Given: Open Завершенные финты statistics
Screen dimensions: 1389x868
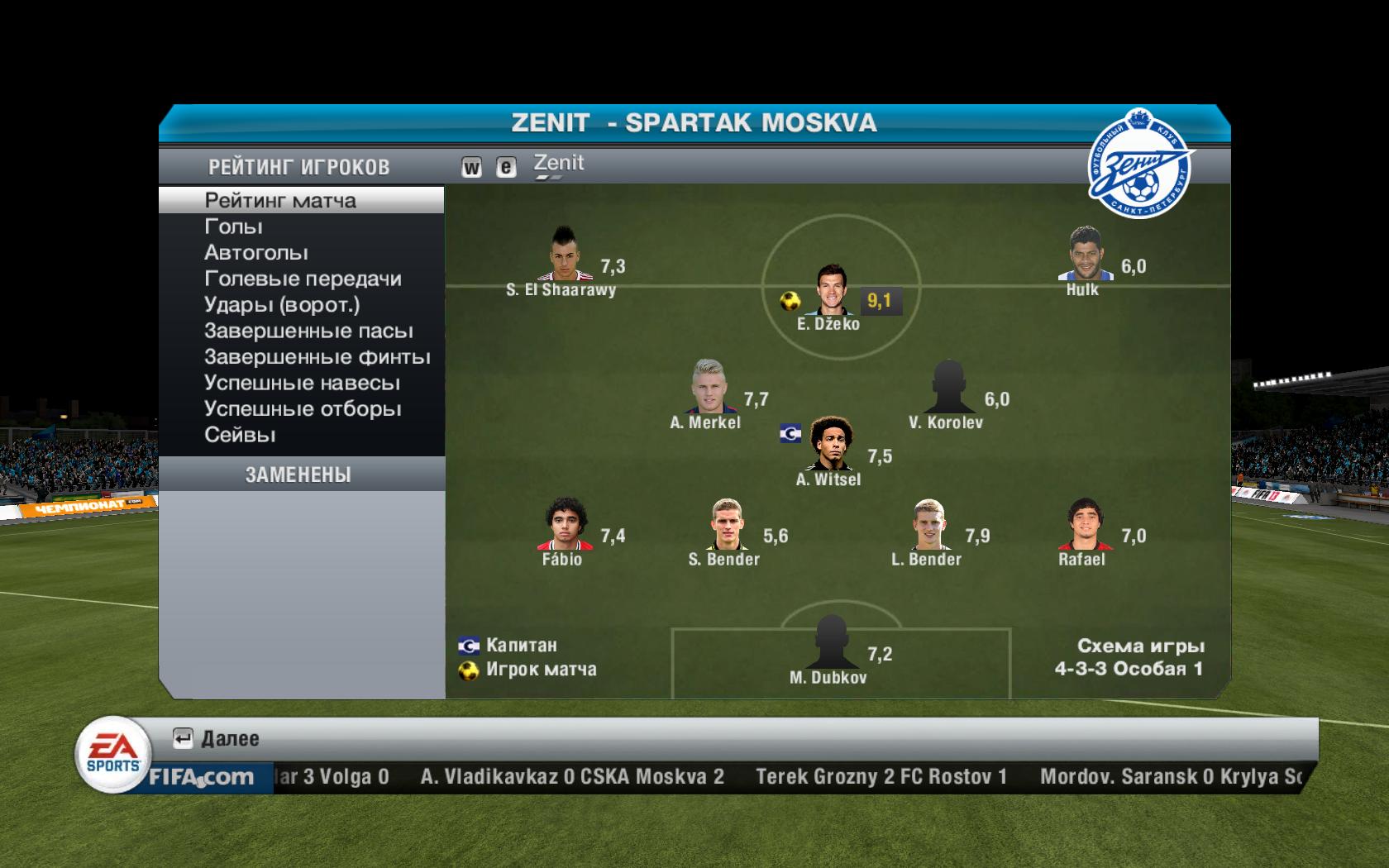Looking at the screenshot, I should pos(317,357).
